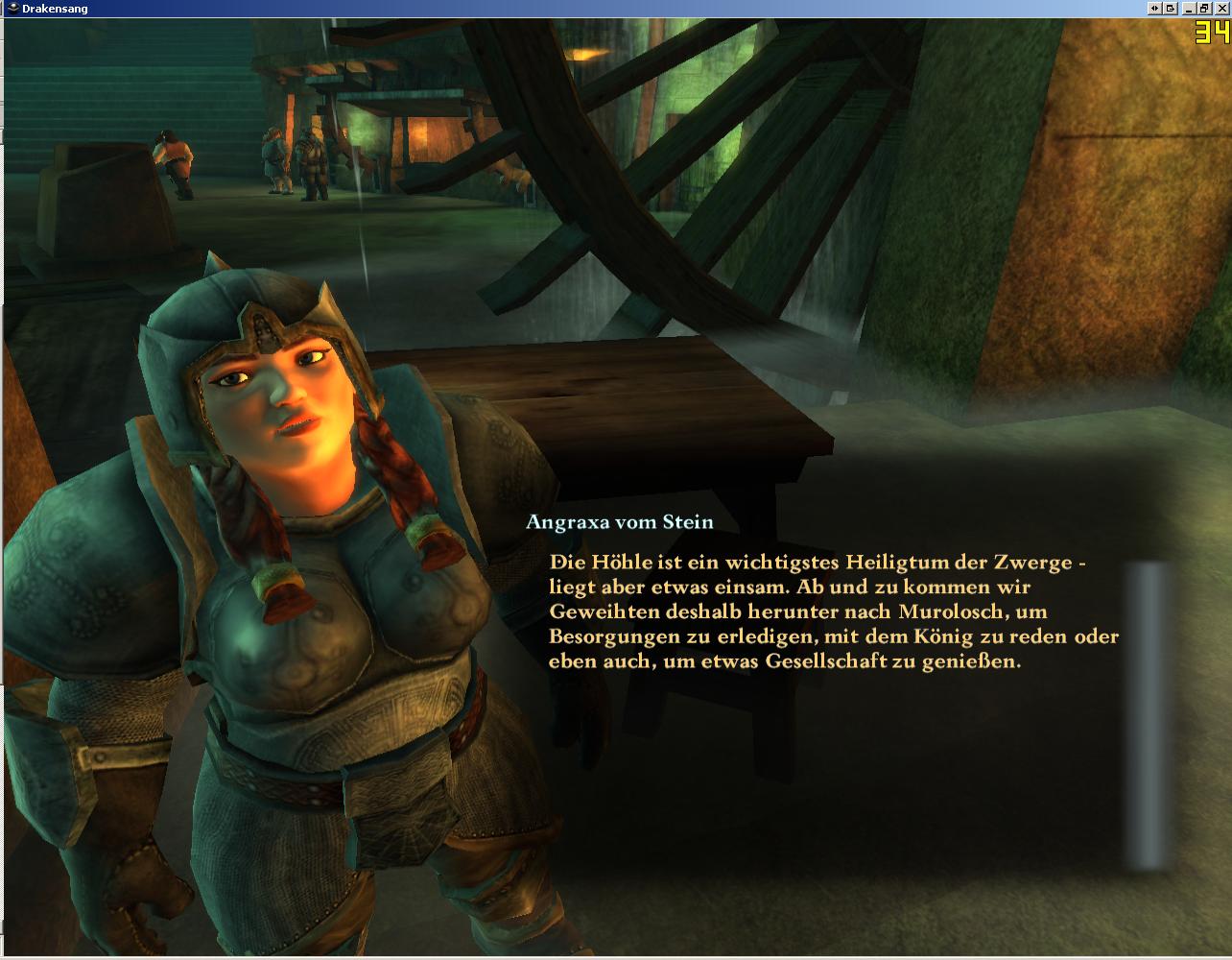This screenshot has height=960, width=1232.
Task: Minimize the Drakensang window
Action: 1191,8
